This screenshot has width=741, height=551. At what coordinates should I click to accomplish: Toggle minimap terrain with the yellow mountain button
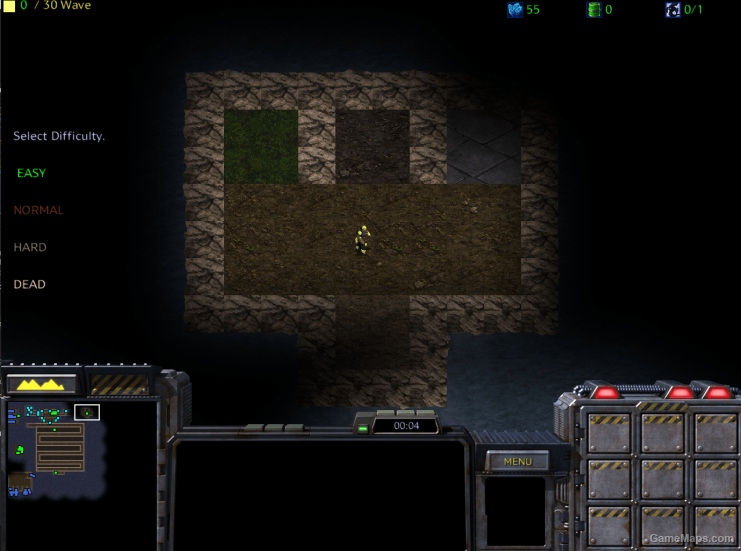coord(41,383)
